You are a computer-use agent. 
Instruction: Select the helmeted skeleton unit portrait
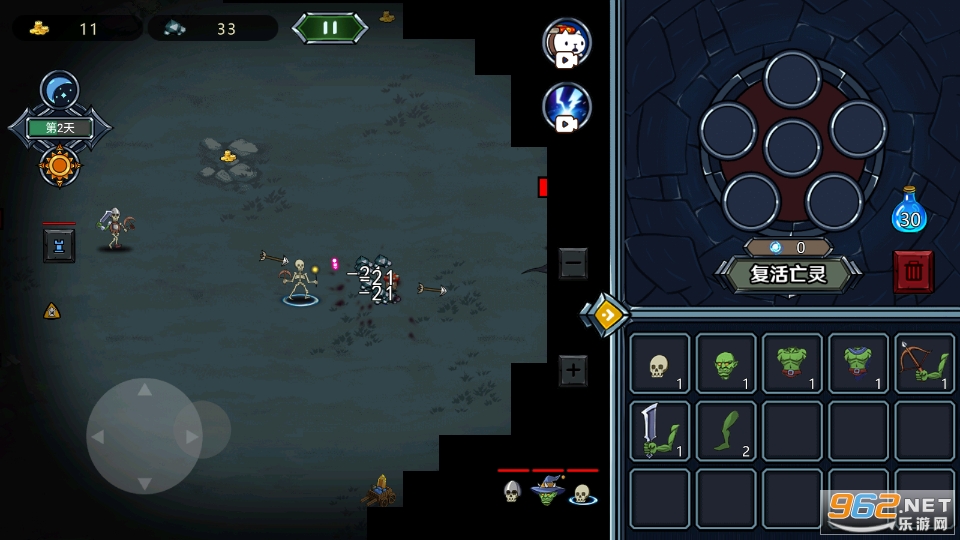pos(512,491)
